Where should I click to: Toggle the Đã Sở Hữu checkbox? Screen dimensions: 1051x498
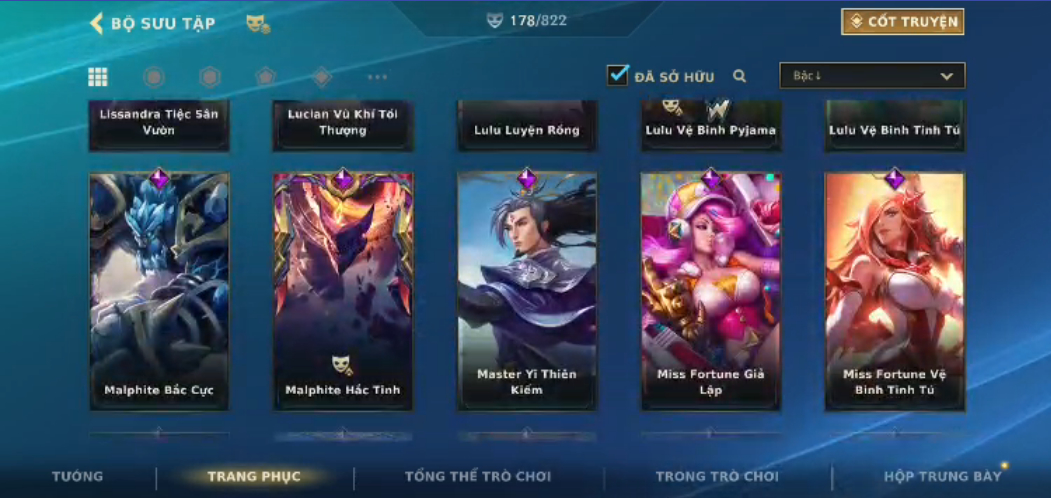point(618,75)
